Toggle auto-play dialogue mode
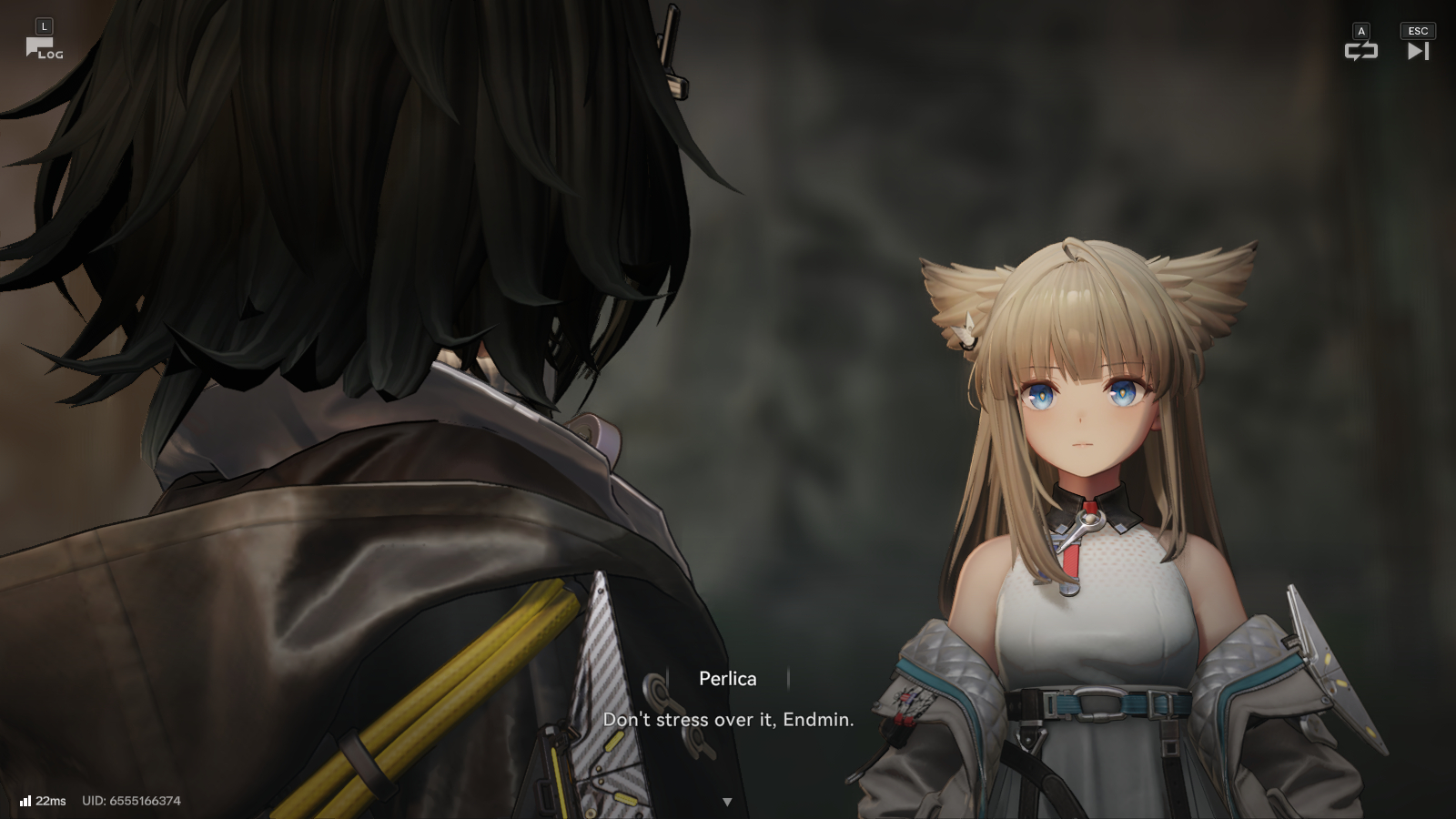The width and height of the screenshot is (1456, 819). [1360, 51]
